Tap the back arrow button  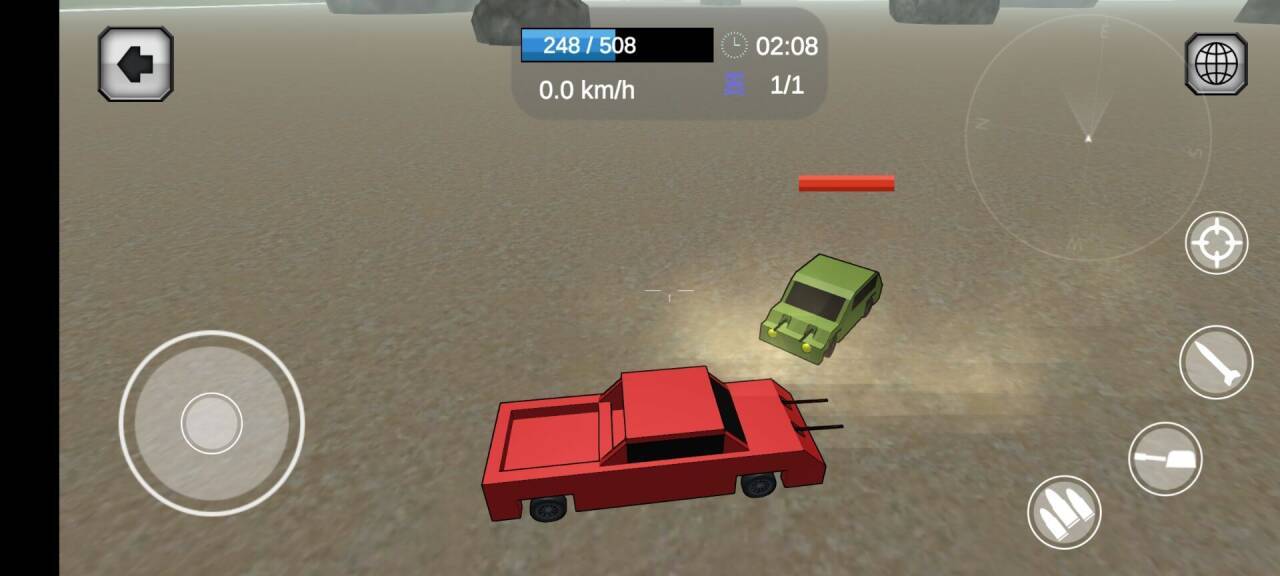[136, 64]
